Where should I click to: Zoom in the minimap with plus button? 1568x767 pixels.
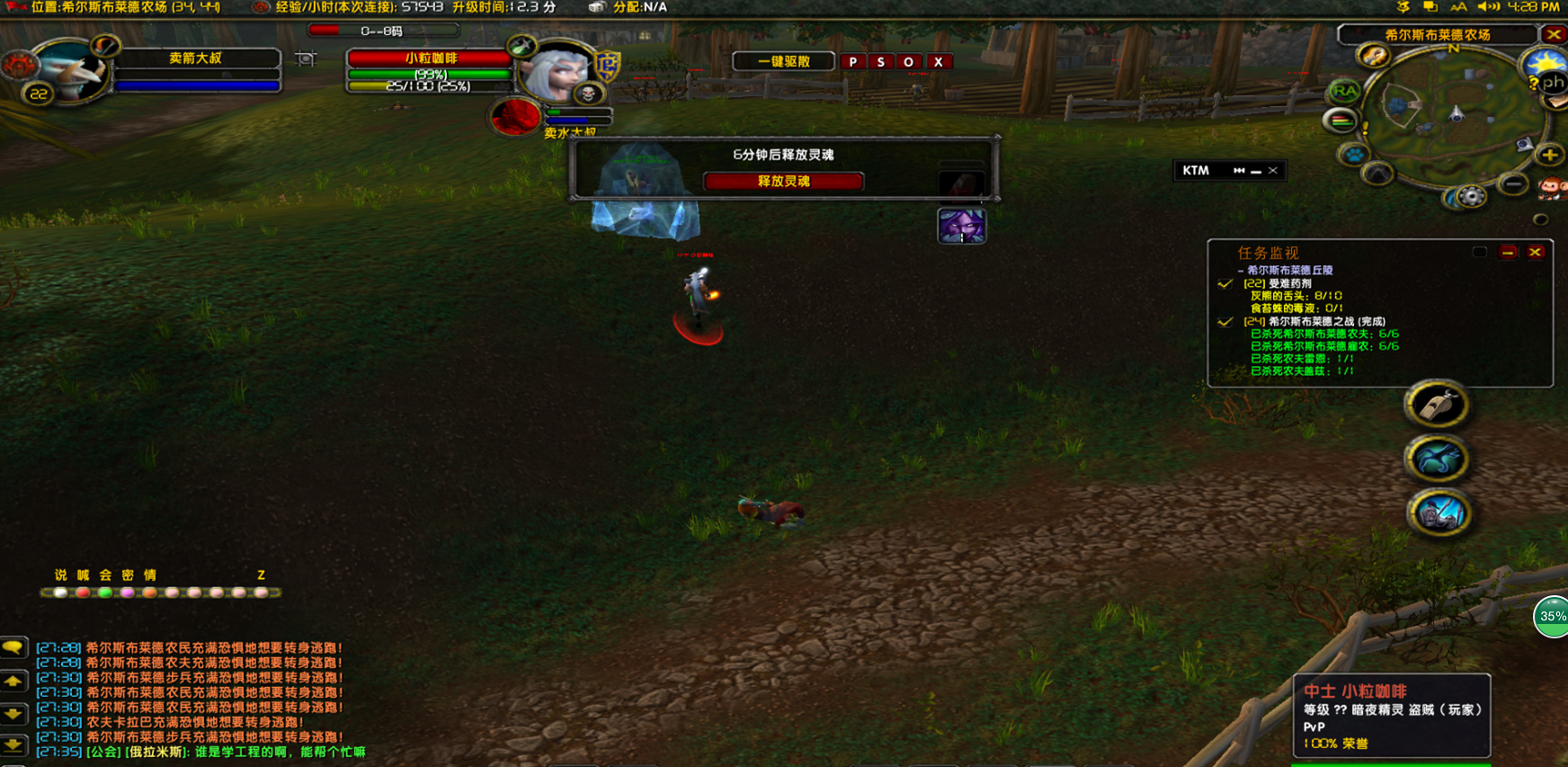point(1550,156)
